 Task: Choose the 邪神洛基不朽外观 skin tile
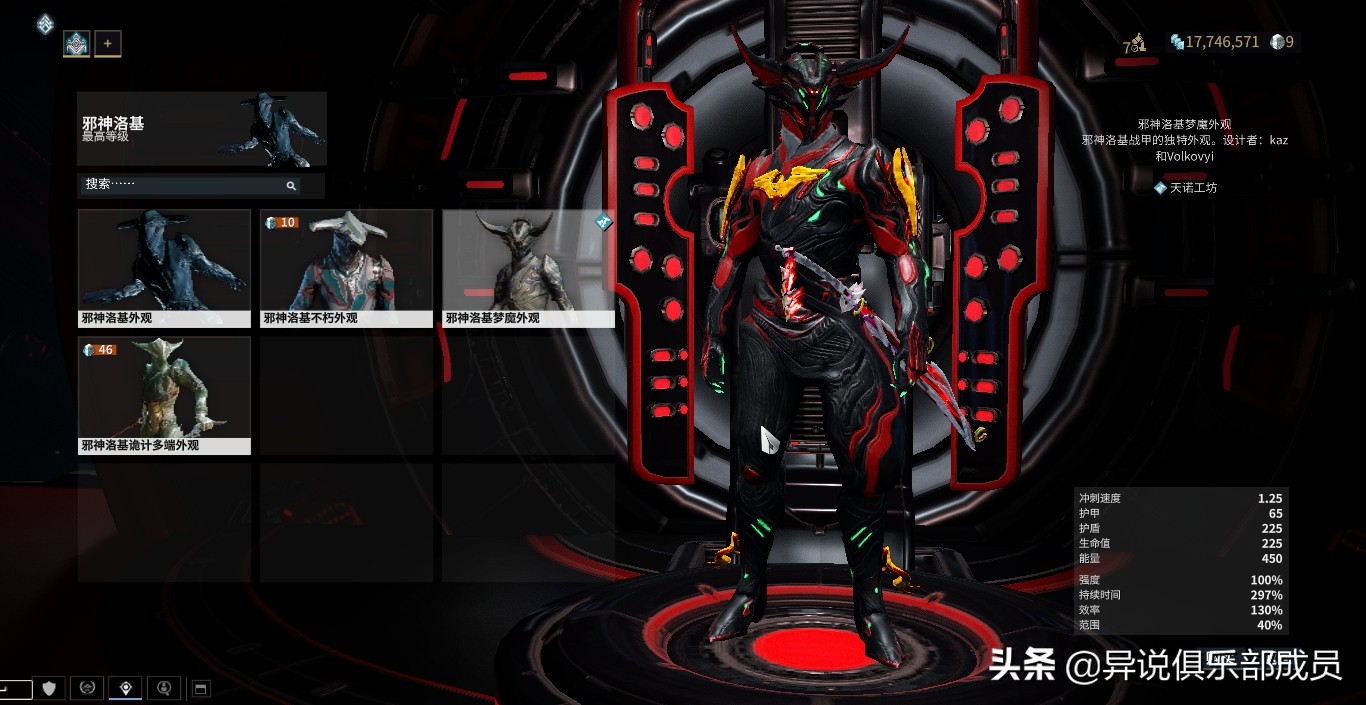[x=346, y=268]
